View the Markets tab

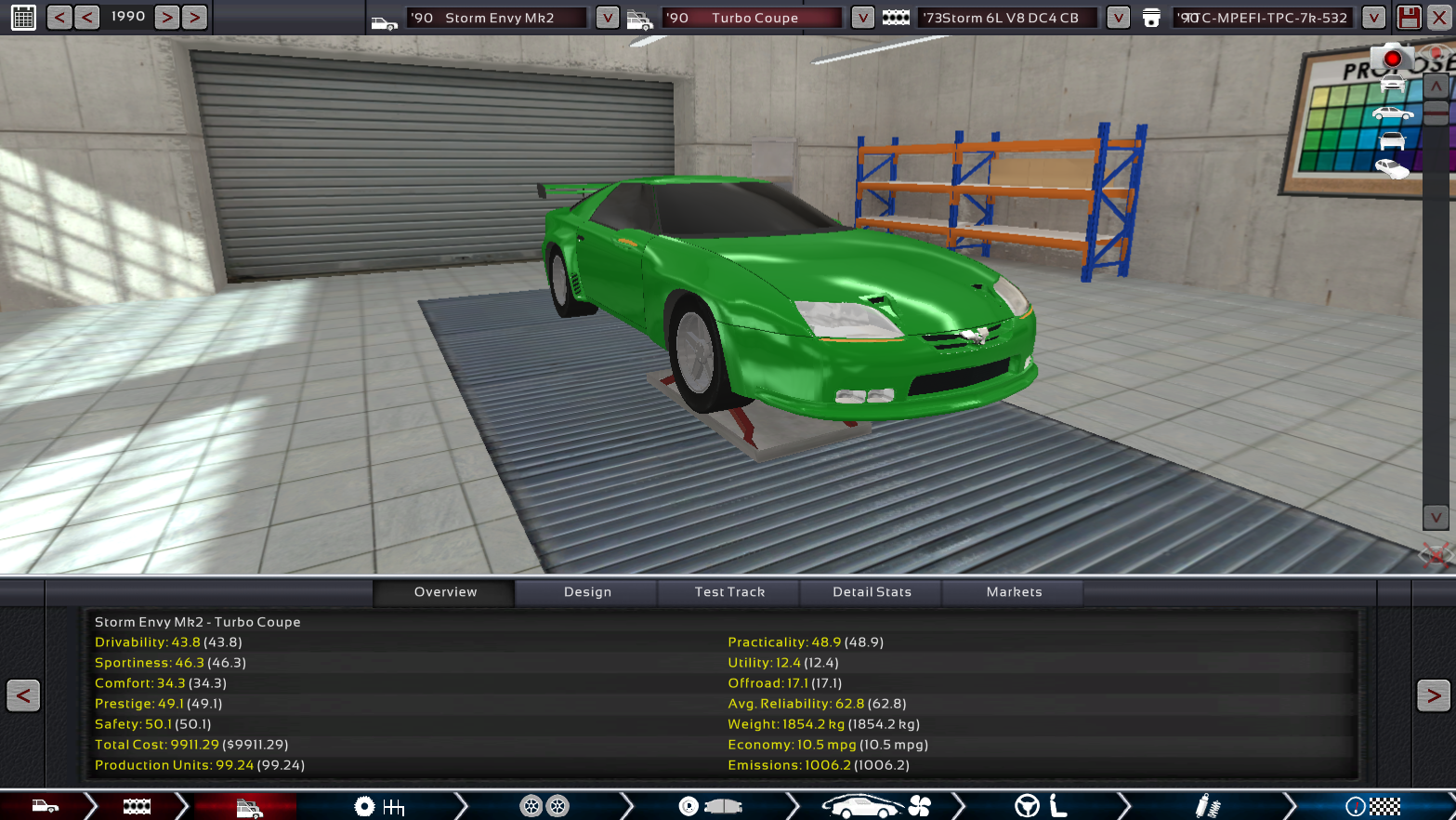[x=1014, y=592]
